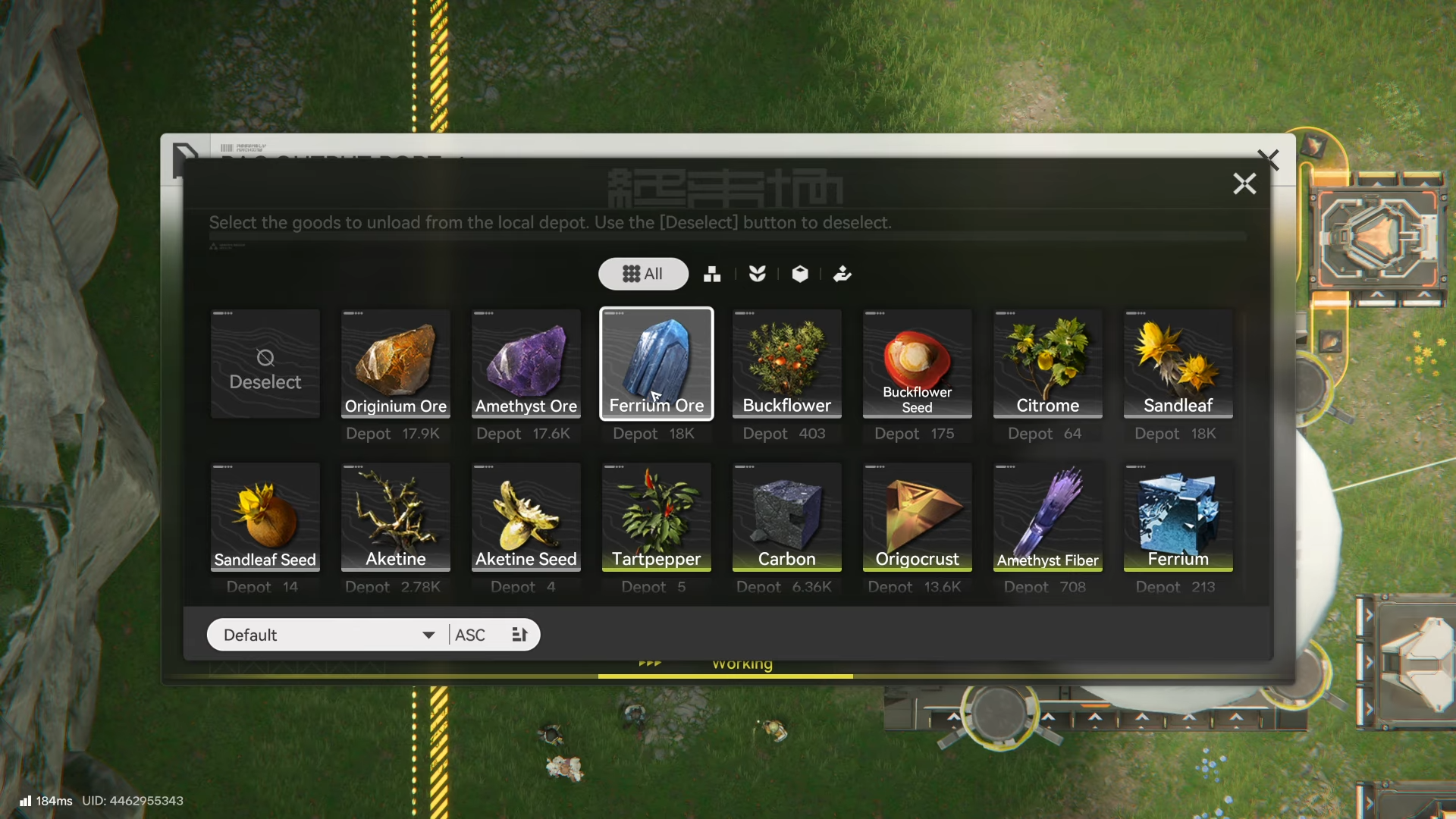1456x819 pixels.
Task: Choose the Amethyst Fiber slot
Action: pos(1048,517)
